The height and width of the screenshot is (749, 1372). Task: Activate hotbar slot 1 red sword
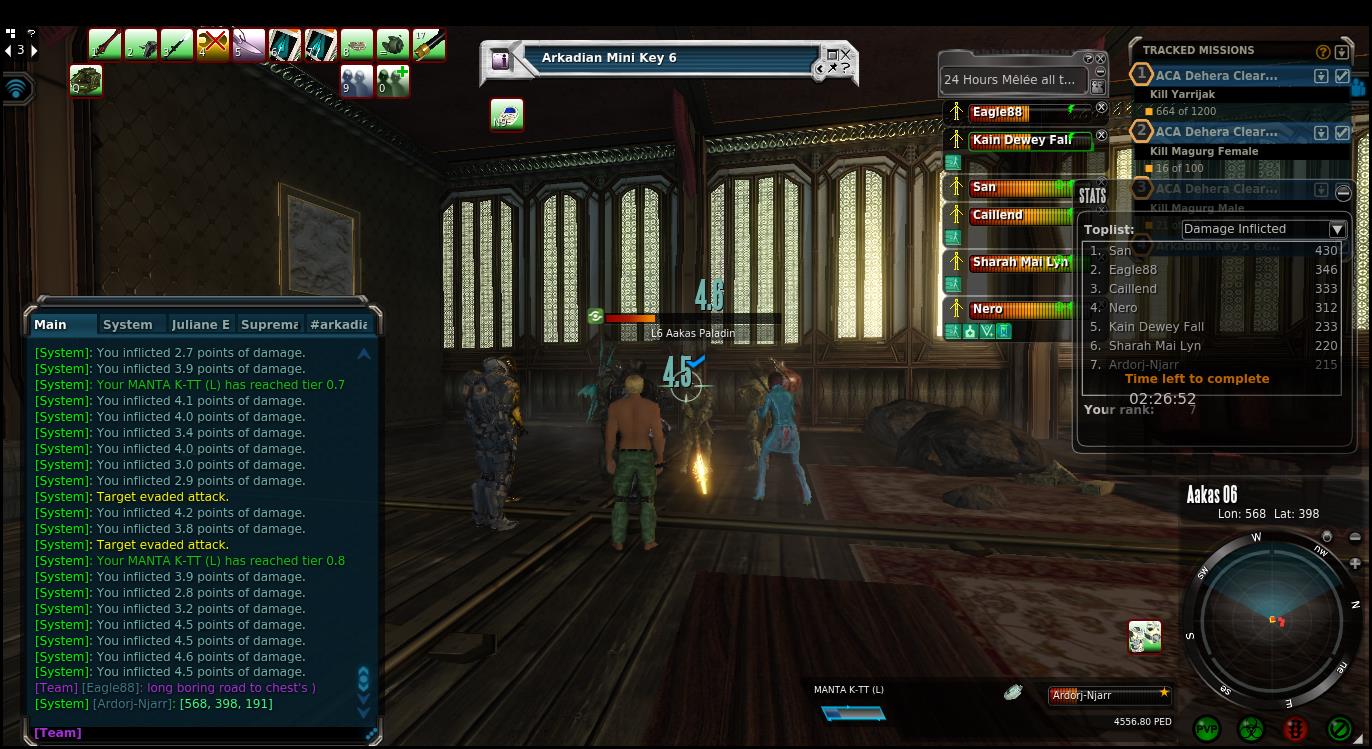tap(105, 45)
